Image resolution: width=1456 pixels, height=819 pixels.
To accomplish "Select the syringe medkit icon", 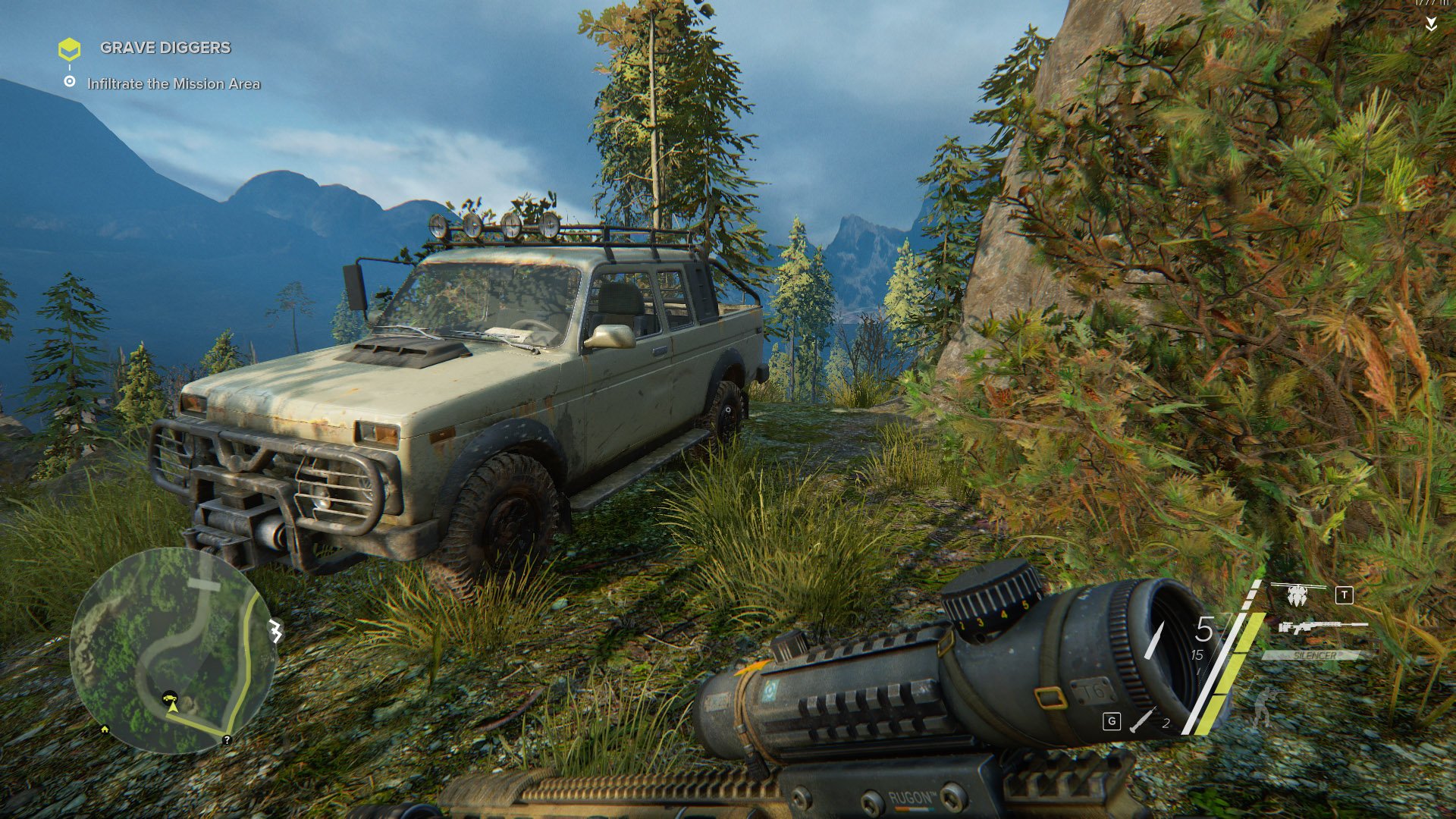I will [1142, 720].
